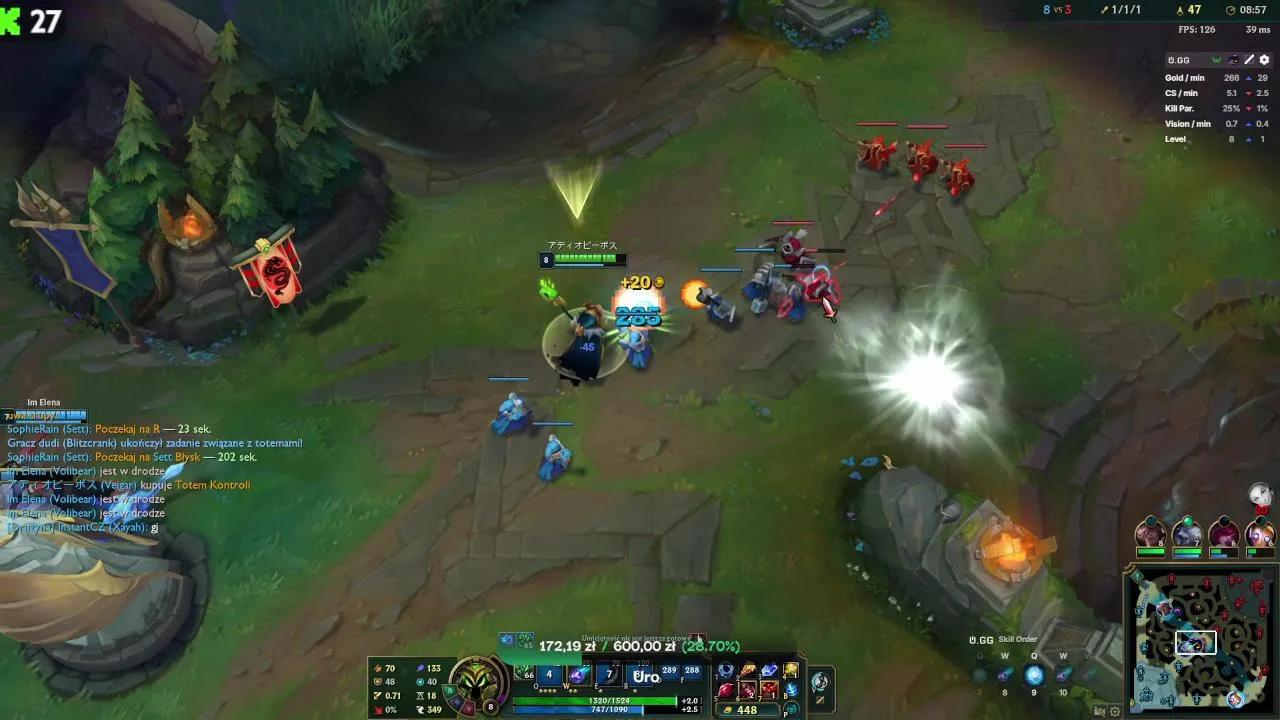The image size is (1280, 720).
Task: Toggle the pencil edit icon on U.GG bar
Action: pyautogui.click(x=1248, y=60)
